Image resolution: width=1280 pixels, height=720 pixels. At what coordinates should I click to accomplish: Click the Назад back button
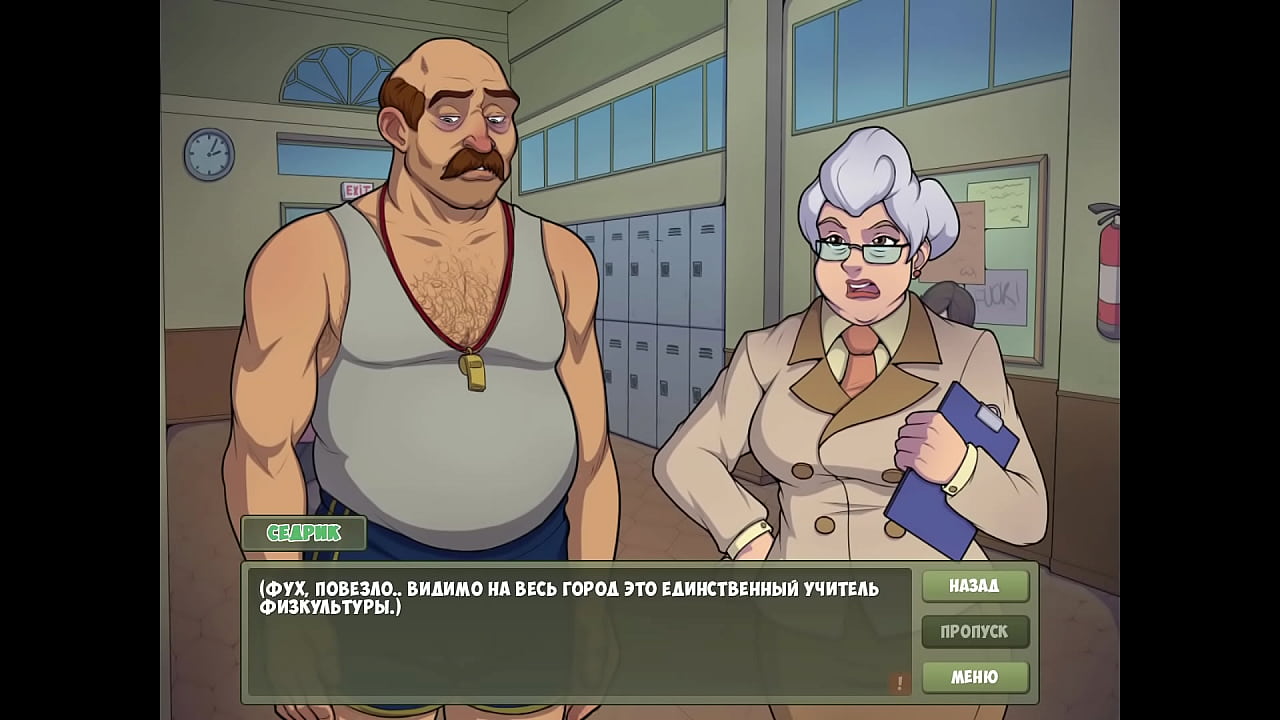click(x=975, y=586)
